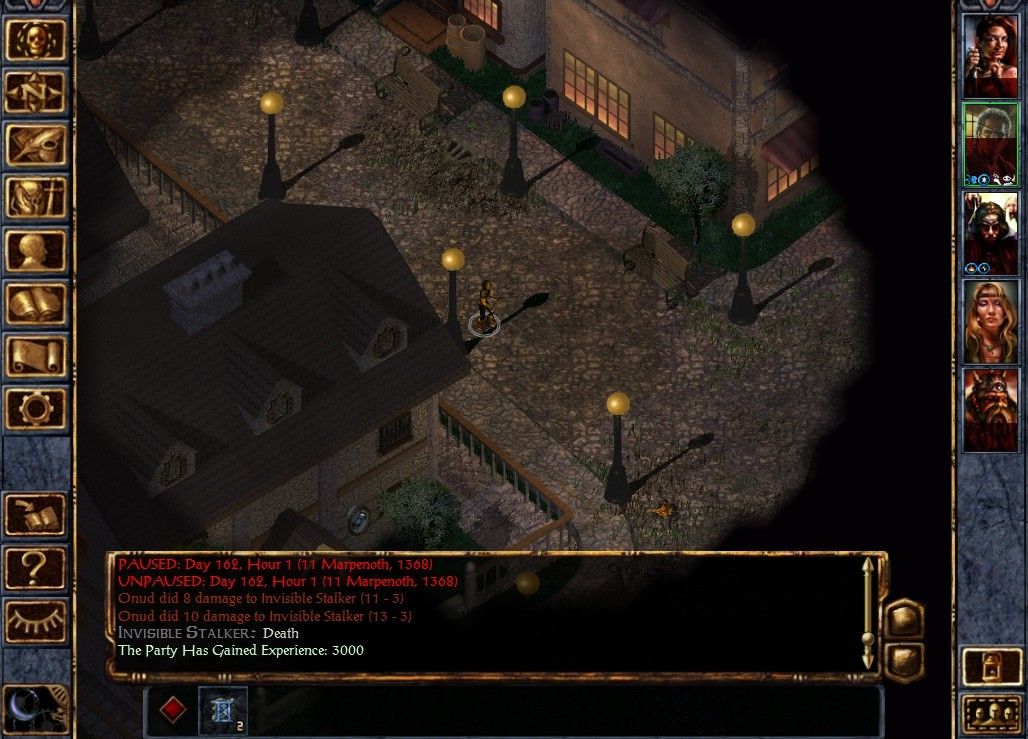
Task: Open the journal via the quill icon
Action: [36, 145]
